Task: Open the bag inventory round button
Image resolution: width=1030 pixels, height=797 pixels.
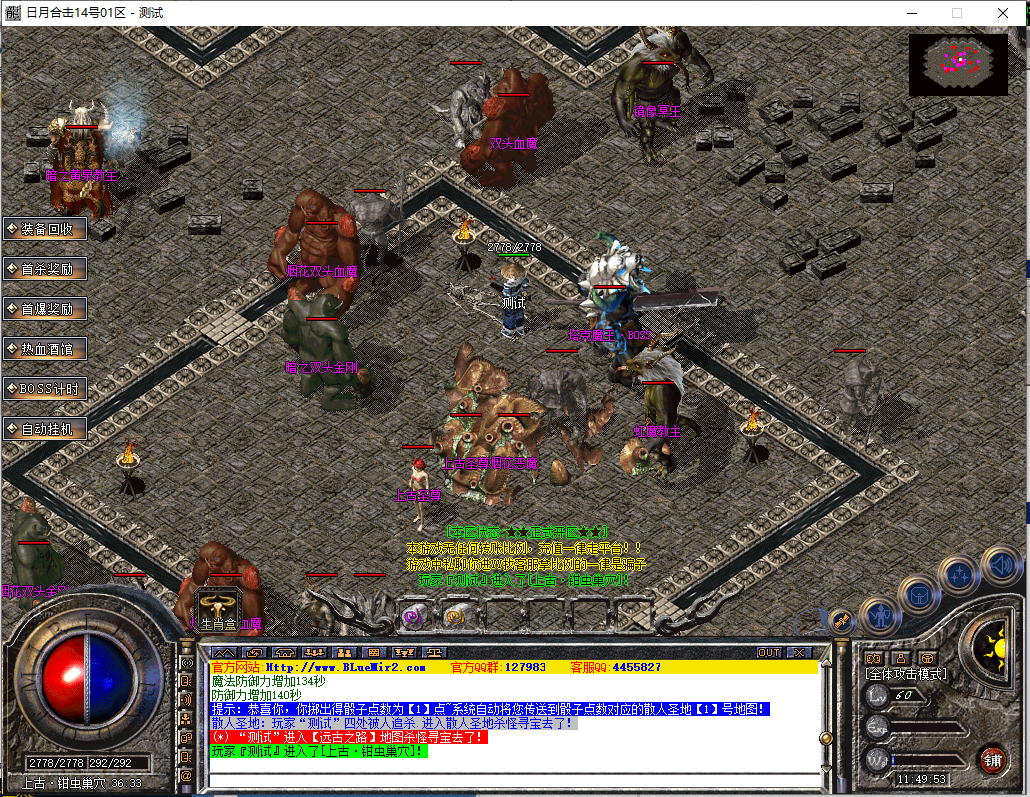Action: pyautogui.click(x=919, y=594)
